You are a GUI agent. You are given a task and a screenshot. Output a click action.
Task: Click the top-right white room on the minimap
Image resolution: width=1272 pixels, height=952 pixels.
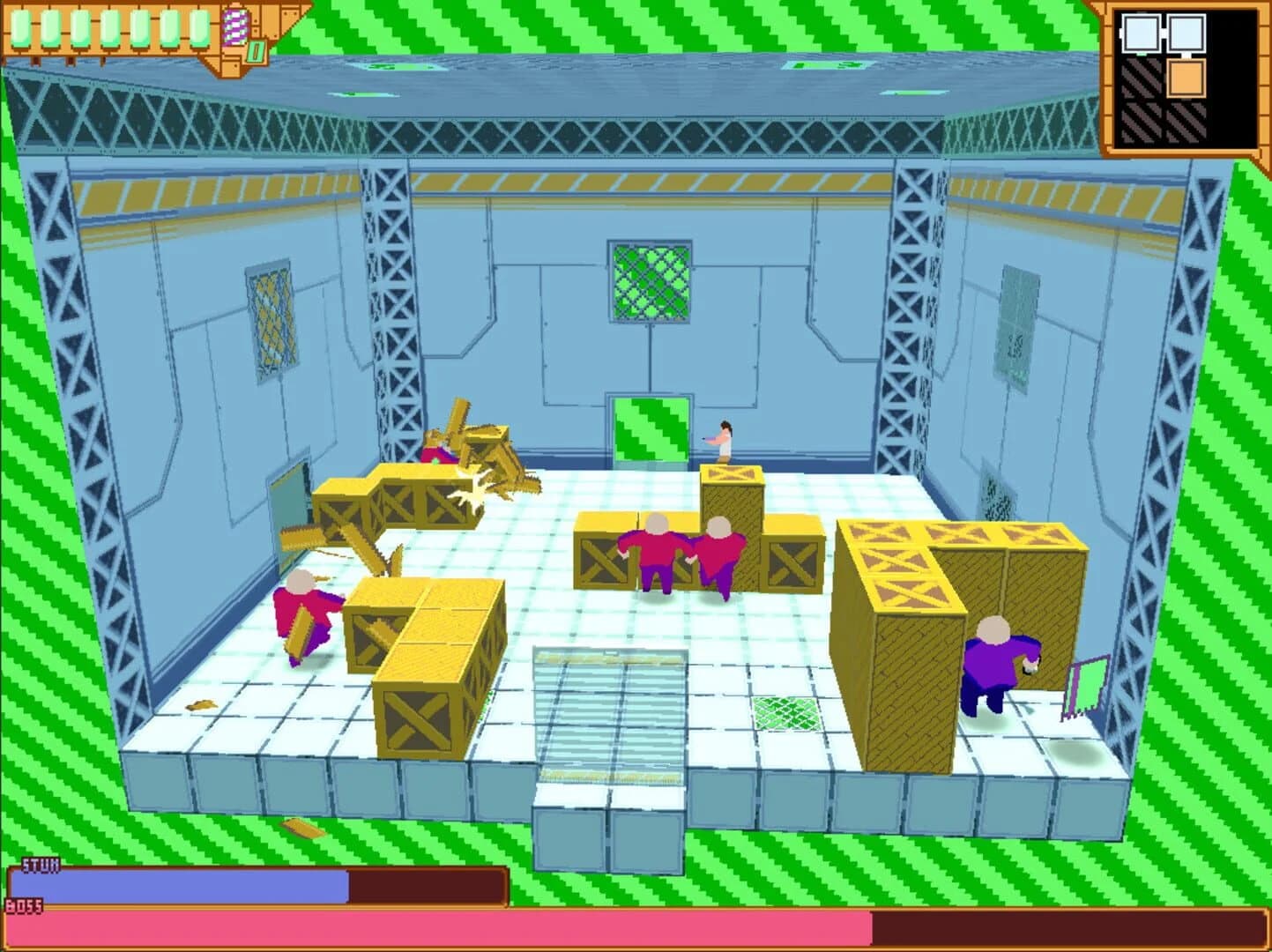1185,32
